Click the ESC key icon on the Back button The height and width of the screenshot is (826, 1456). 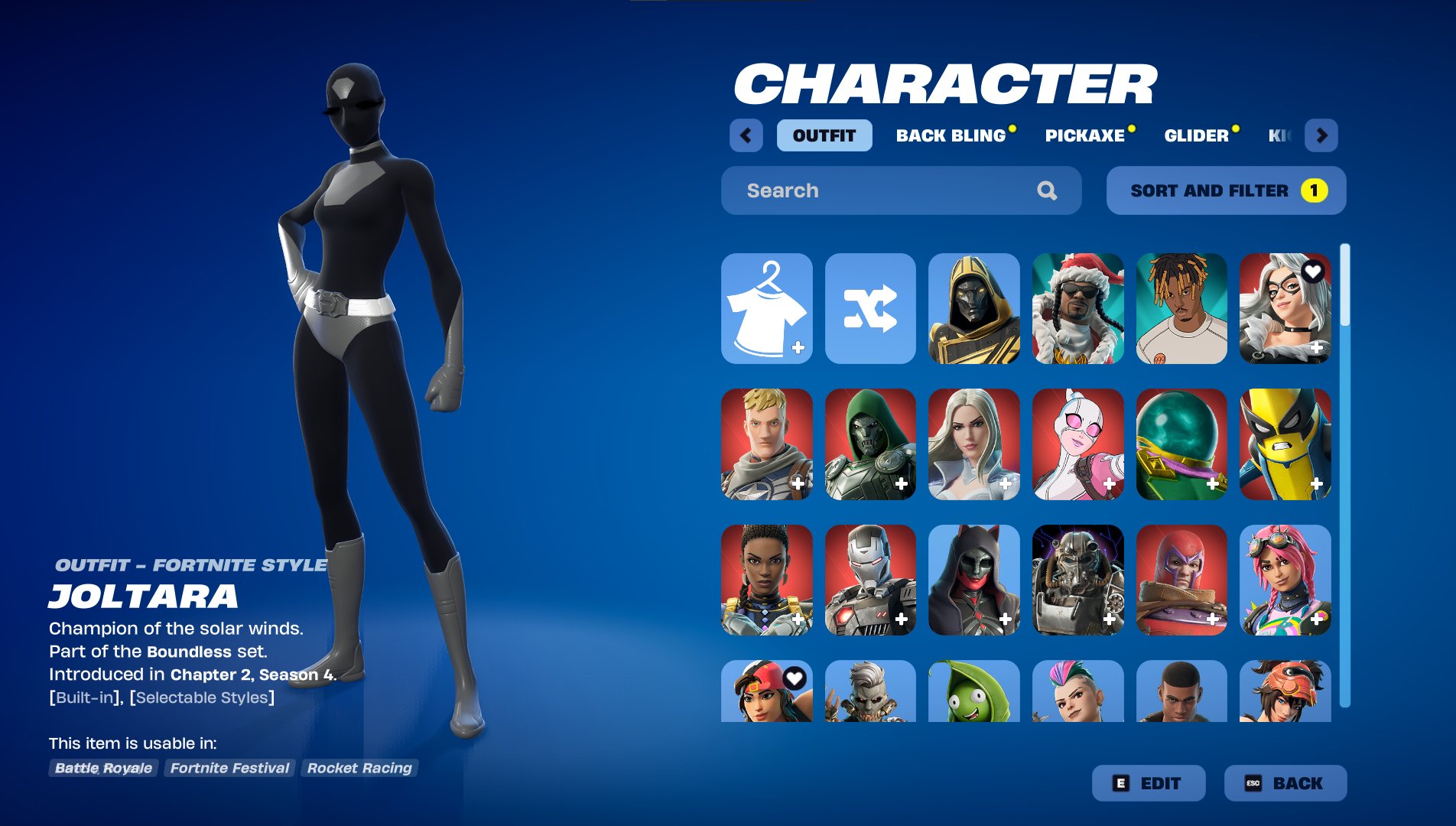(1254, 783)
